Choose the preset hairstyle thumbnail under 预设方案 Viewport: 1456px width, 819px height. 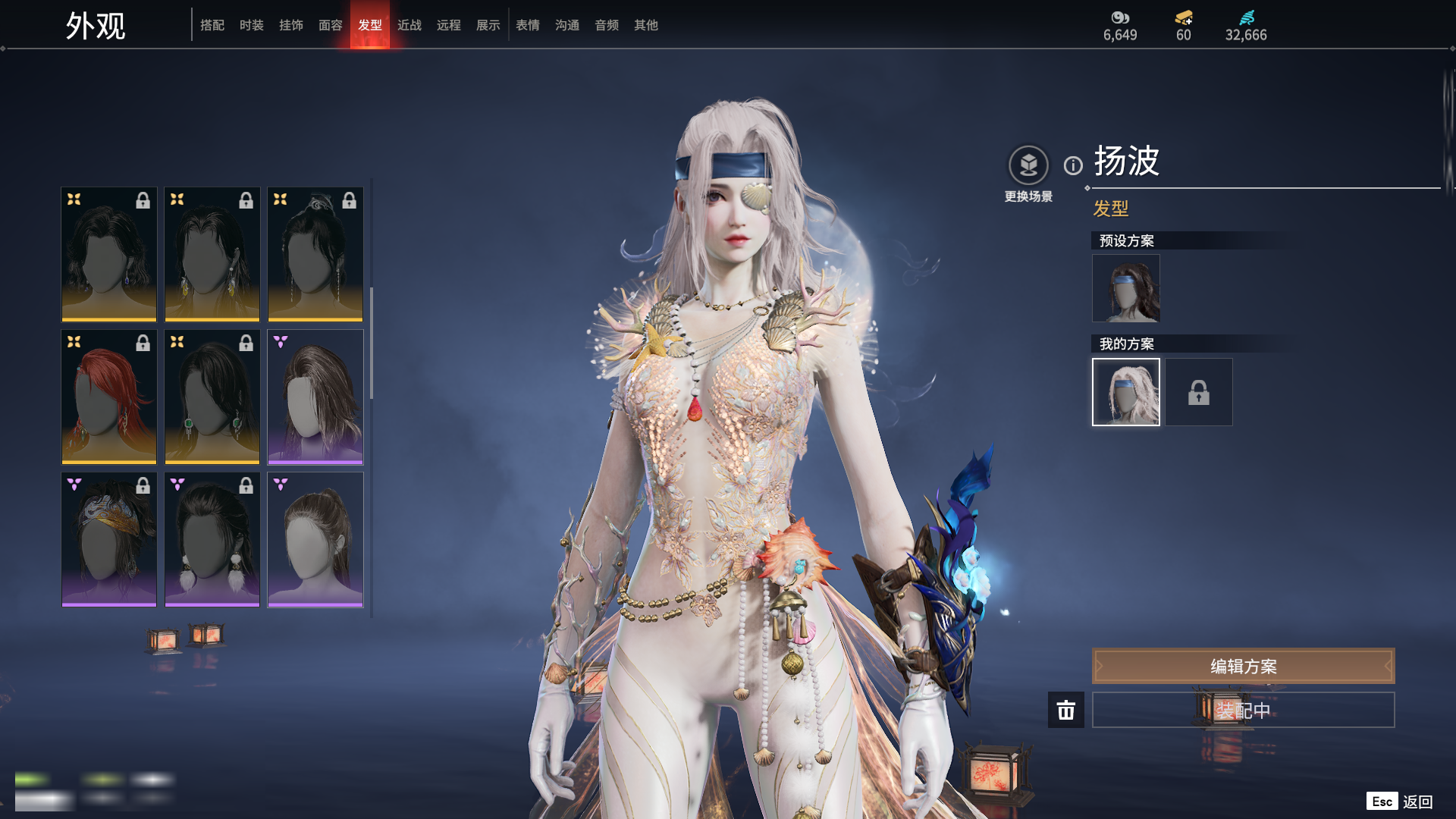coord(1126,288)
